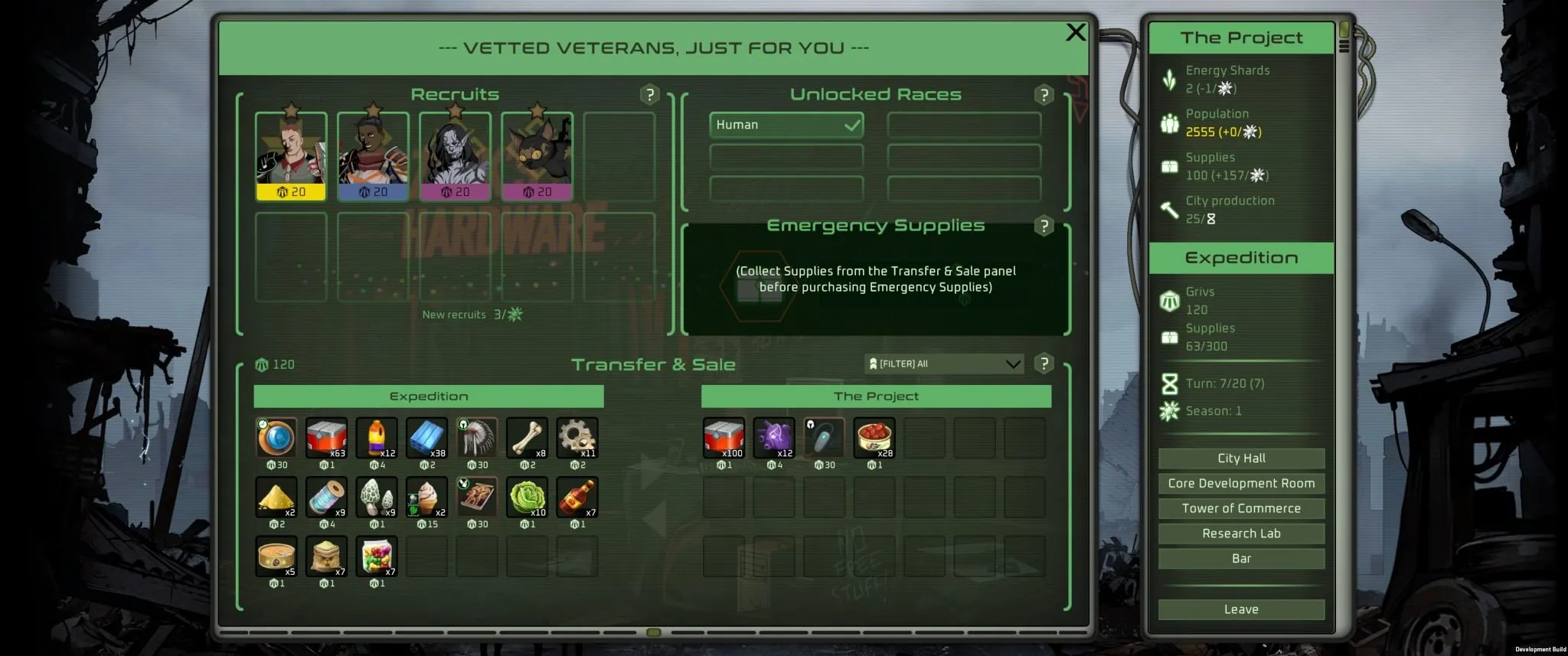
Task: Take the x100 supply crate from The Project
Action: 724,438
